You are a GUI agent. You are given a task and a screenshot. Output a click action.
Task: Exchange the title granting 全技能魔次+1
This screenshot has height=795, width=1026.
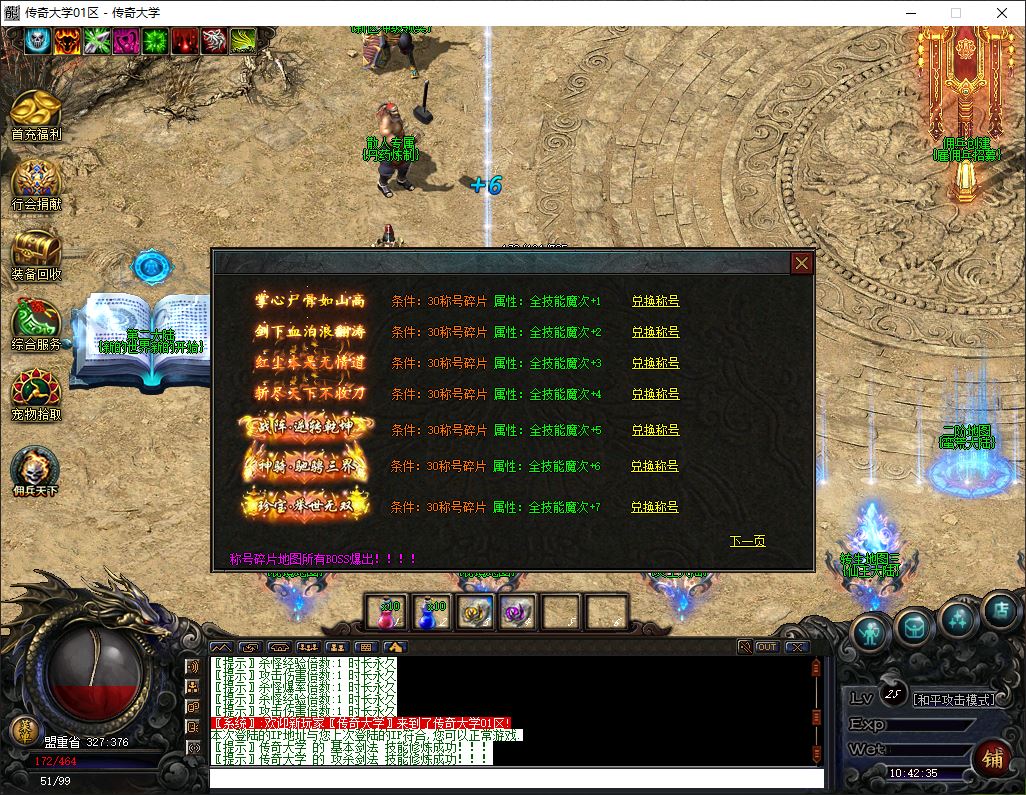655,301
